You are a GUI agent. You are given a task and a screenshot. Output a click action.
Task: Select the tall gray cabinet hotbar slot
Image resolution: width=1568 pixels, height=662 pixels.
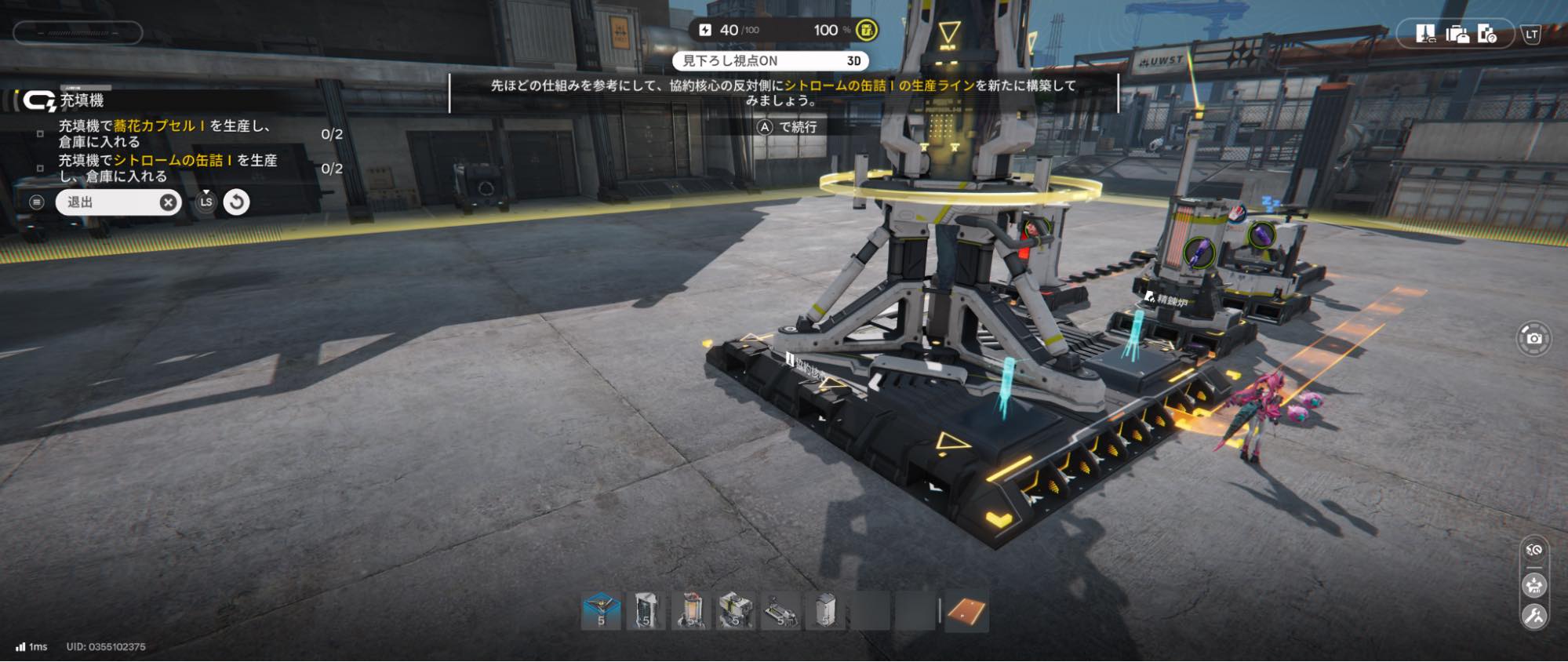pyautogui.click(x=646, y=612)
